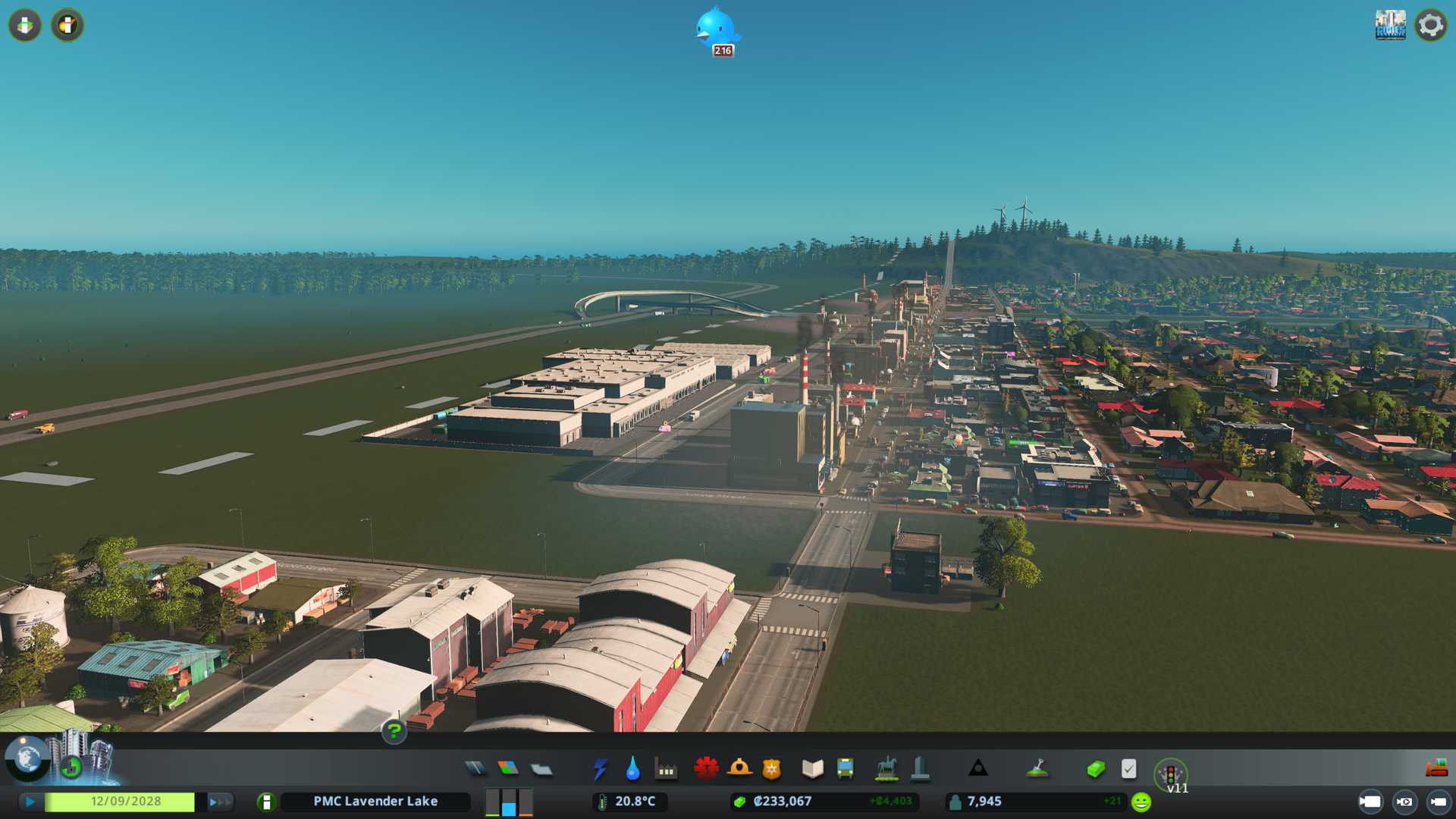This screenshot has width=1456, height=819.
Task: Open the green question mark advisor
Action: click(x=394, y=731)
